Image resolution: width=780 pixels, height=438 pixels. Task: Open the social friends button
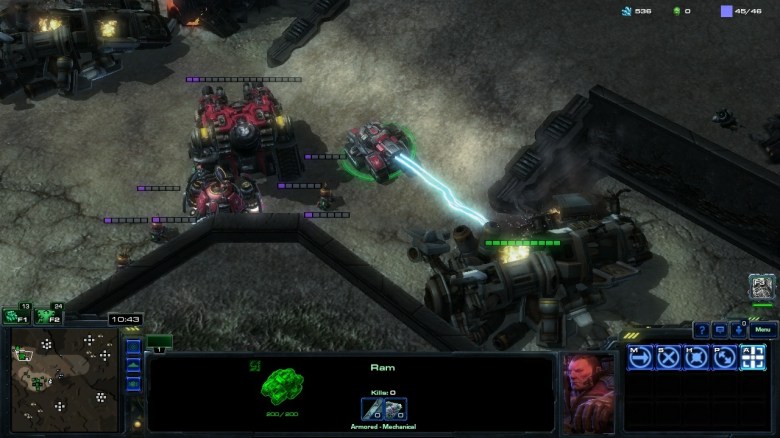(x=737, y=330)
